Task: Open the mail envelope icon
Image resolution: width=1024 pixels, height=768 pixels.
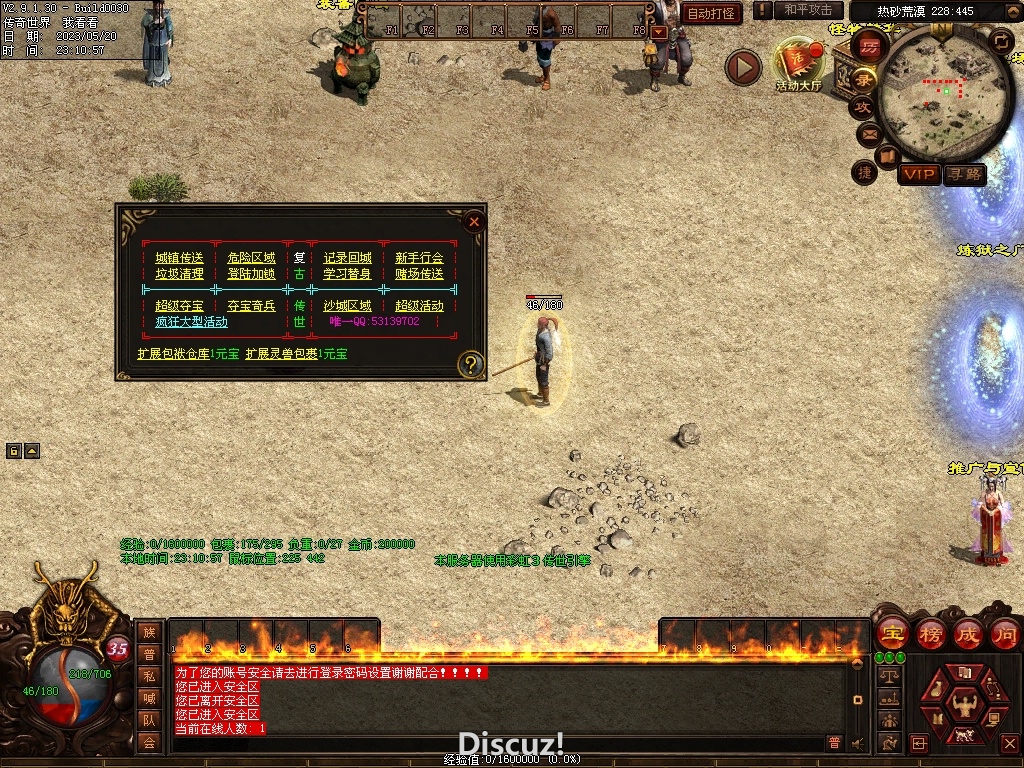Action: pyautogui.click(x=868, y=133)
